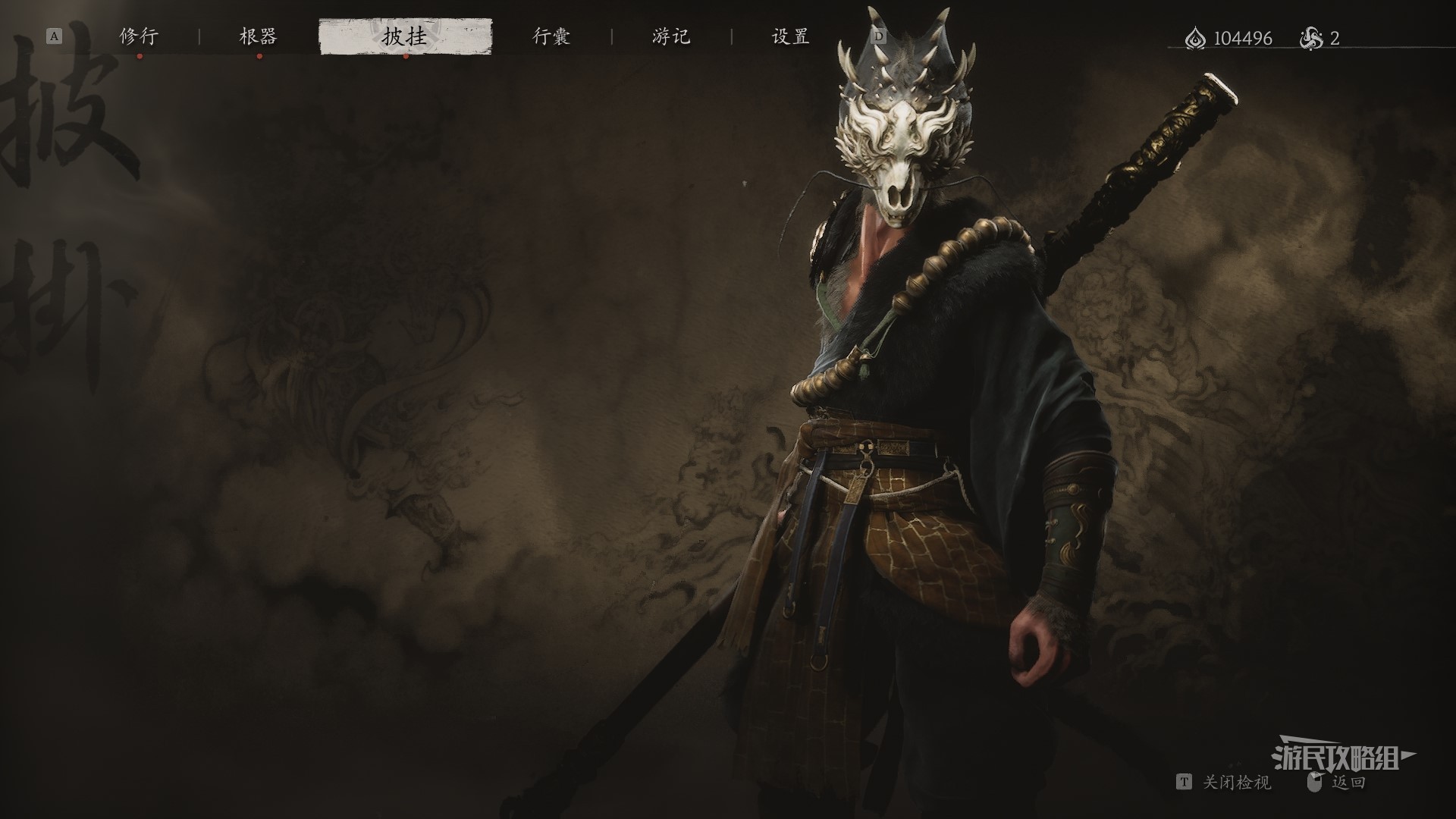Go to the 行囊 inventory tab
Screen dimensions: 1456x819
[x=551, y=36]
